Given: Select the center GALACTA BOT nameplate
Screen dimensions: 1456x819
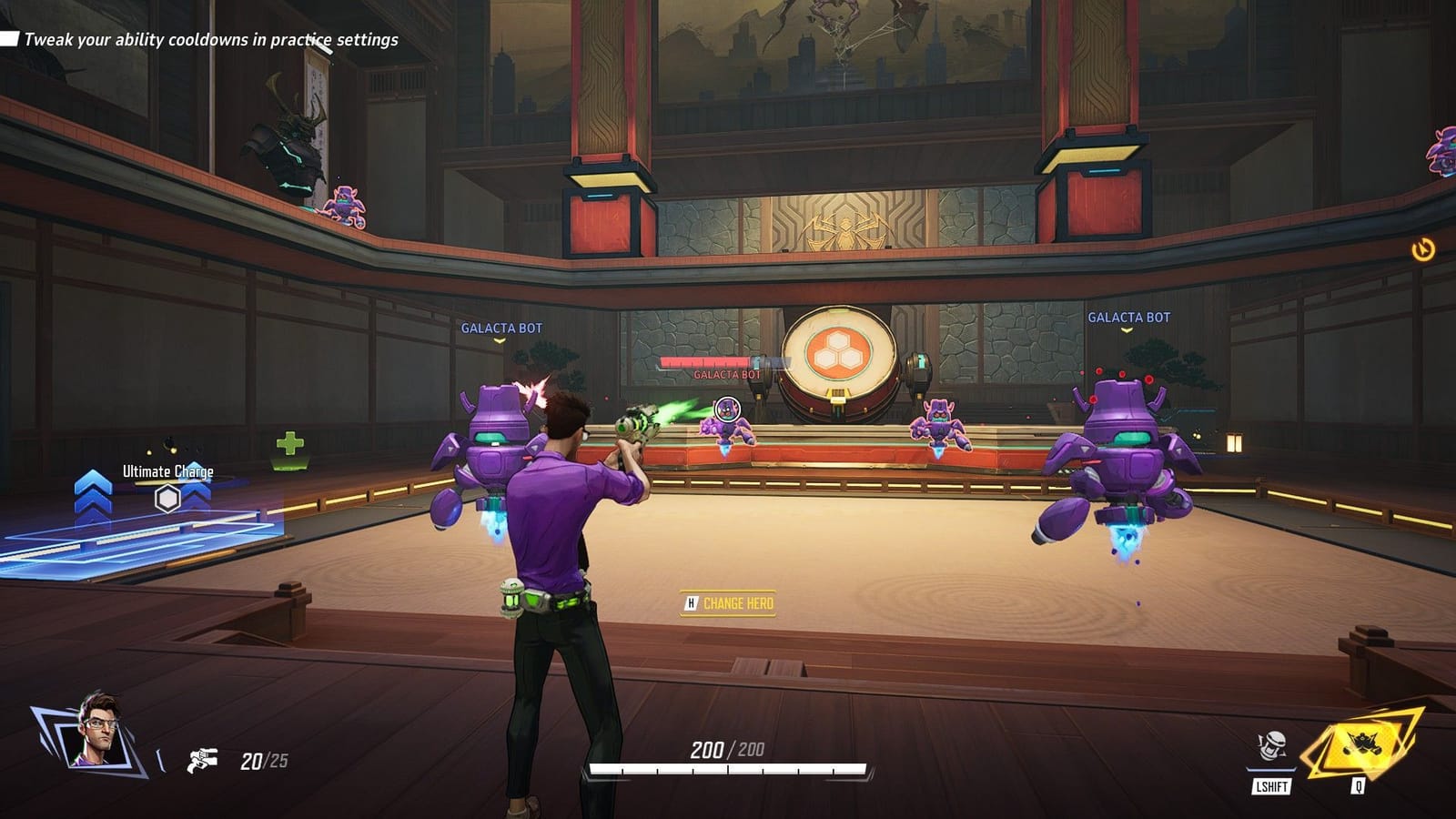Looking at the screenshot, I should (726, 374).
